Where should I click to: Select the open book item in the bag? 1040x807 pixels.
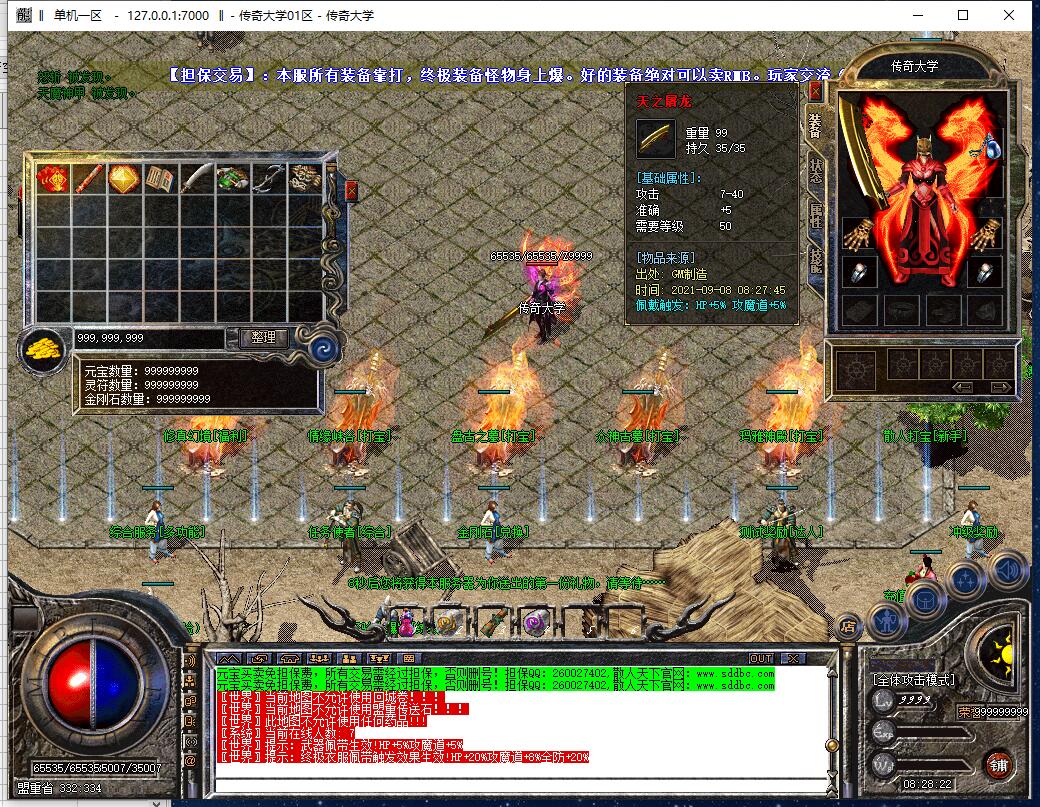[x=159, y=178]
